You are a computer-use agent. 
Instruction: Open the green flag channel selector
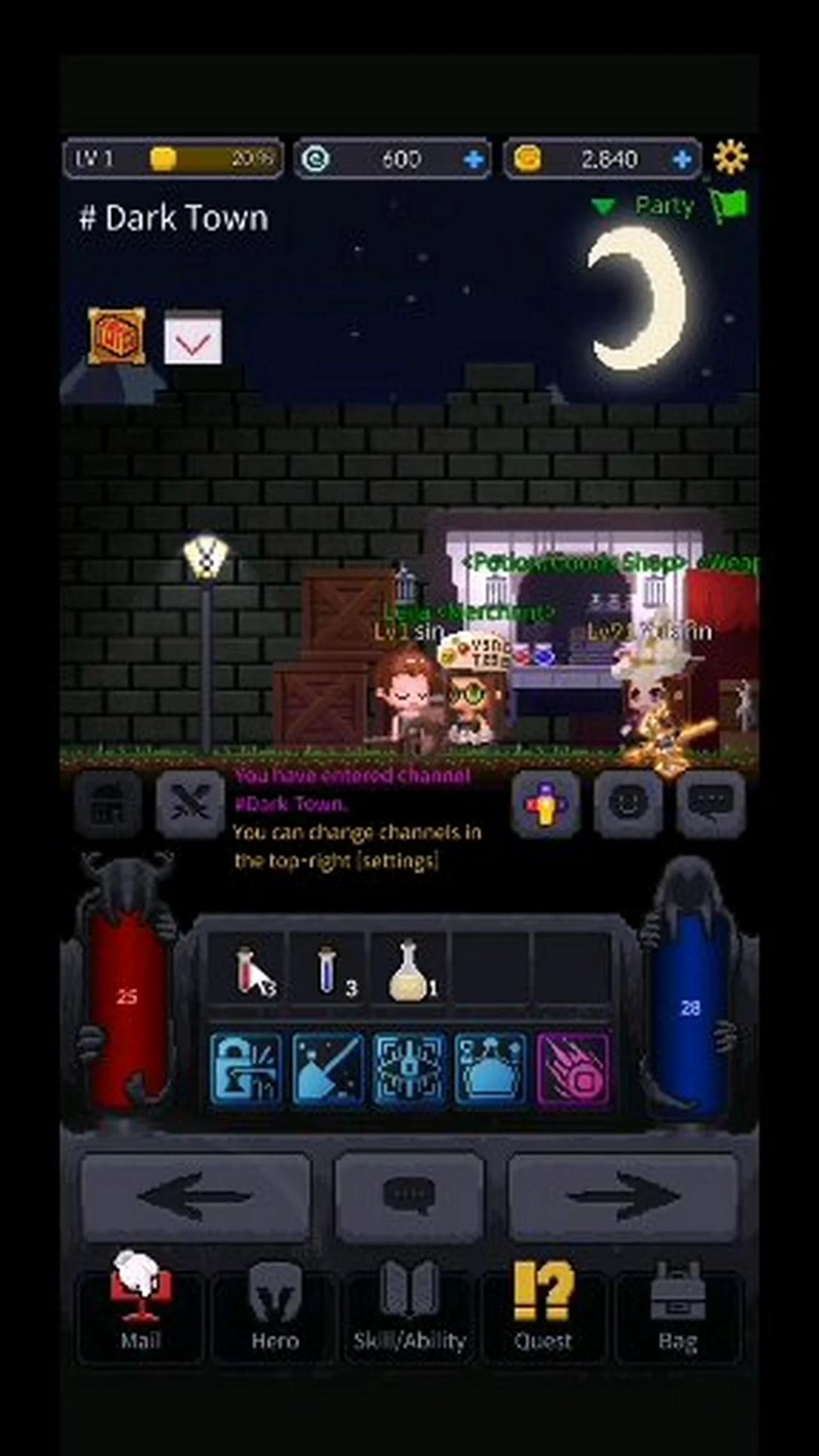coord(731,206)
